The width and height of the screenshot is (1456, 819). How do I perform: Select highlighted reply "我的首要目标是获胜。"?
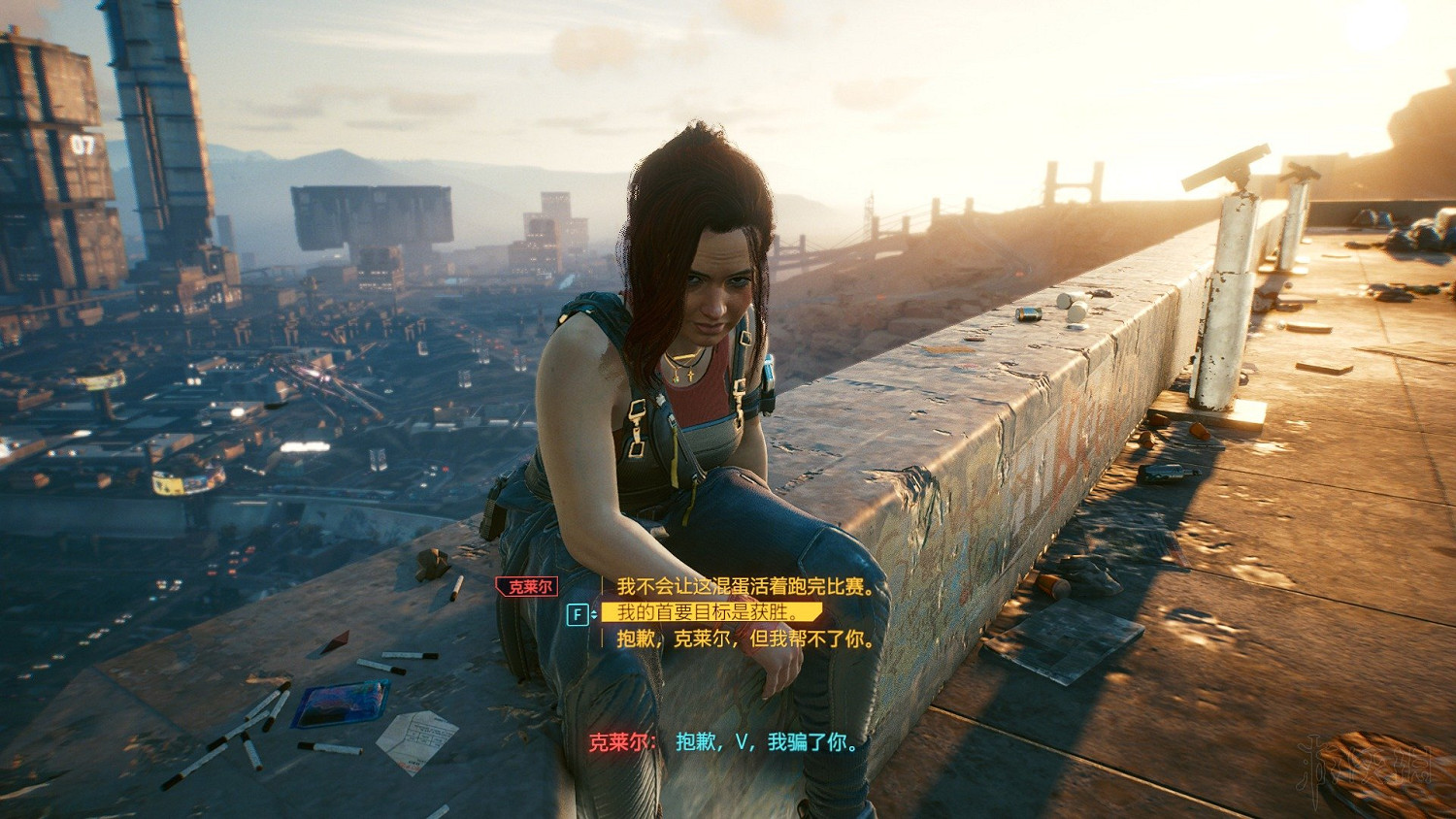(x=709, y=612)
